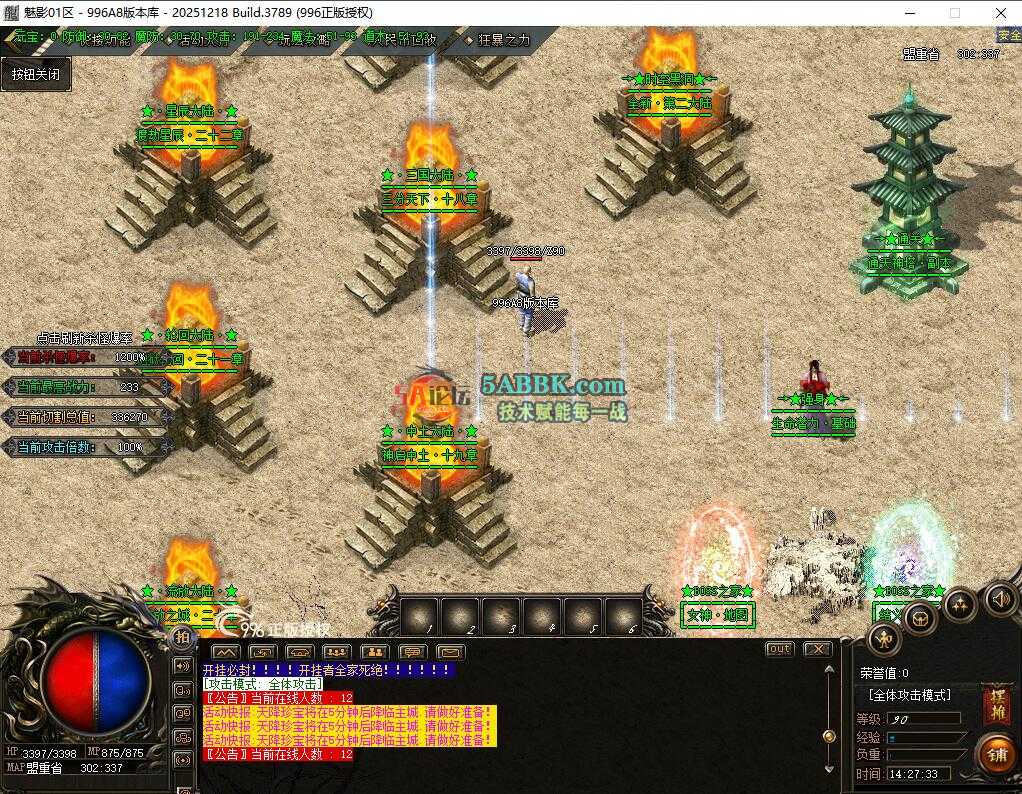The image size is (1022, 794).
Task: Click the 按钮关闭 toggle button
Action: [36, 74]
